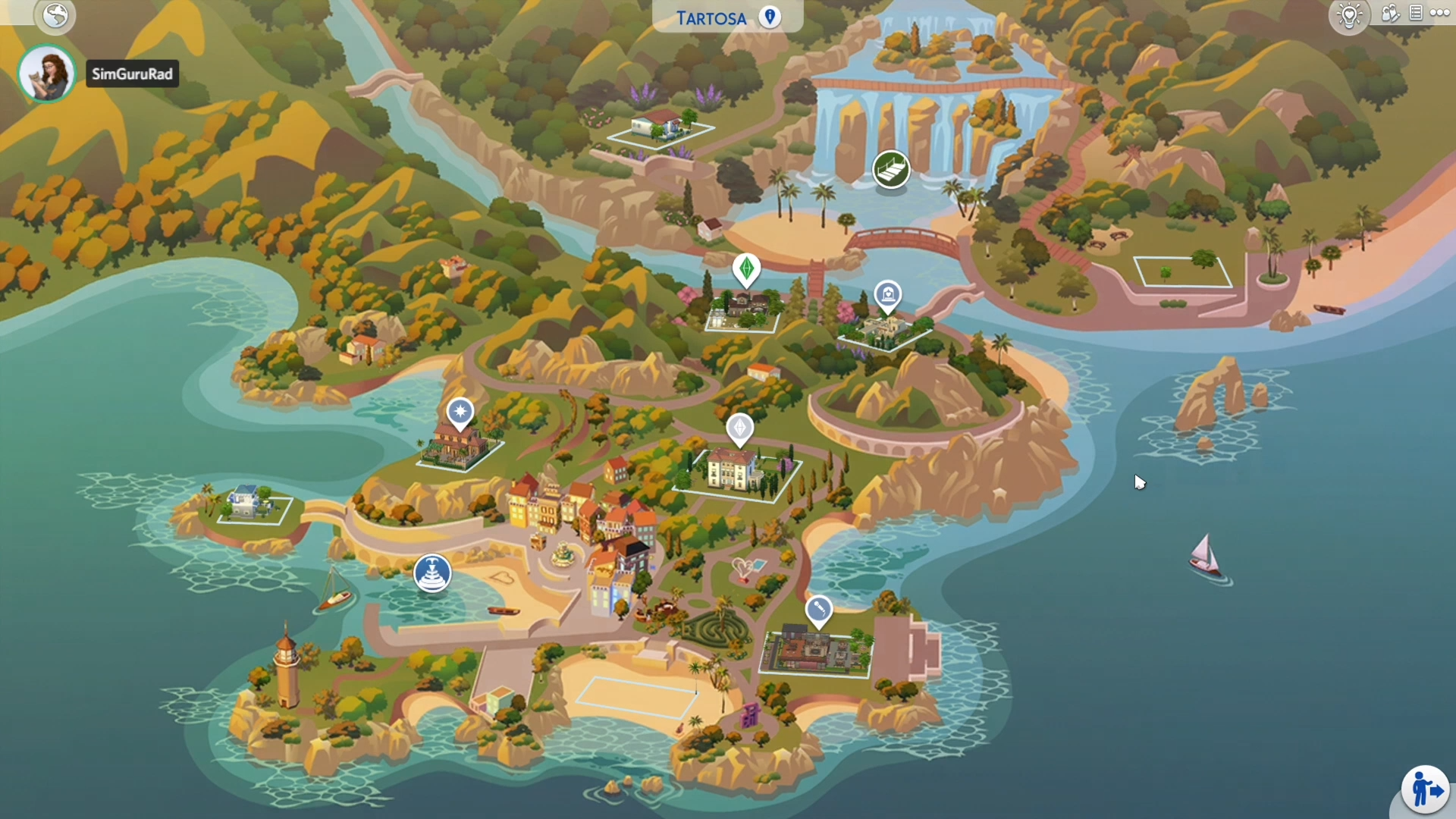Open the three-dot options menu
This screenshot has height=819, width=1456.
pyautogui.click(x=1439, y=13)
